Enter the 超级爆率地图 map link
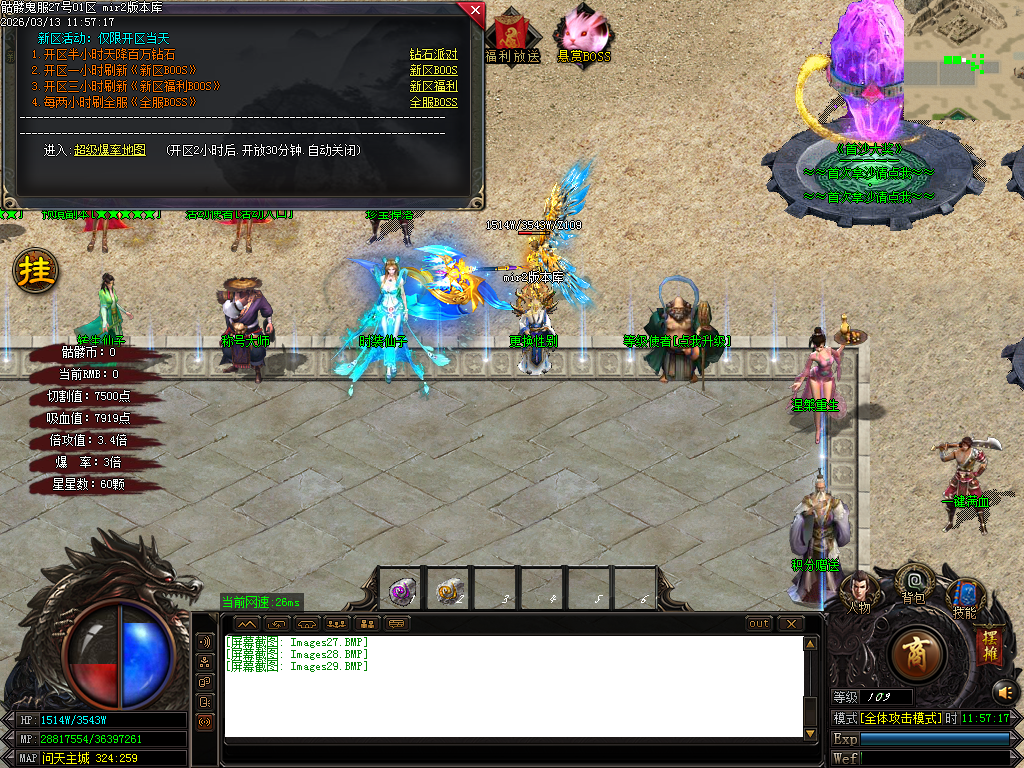 pos(110,151)
